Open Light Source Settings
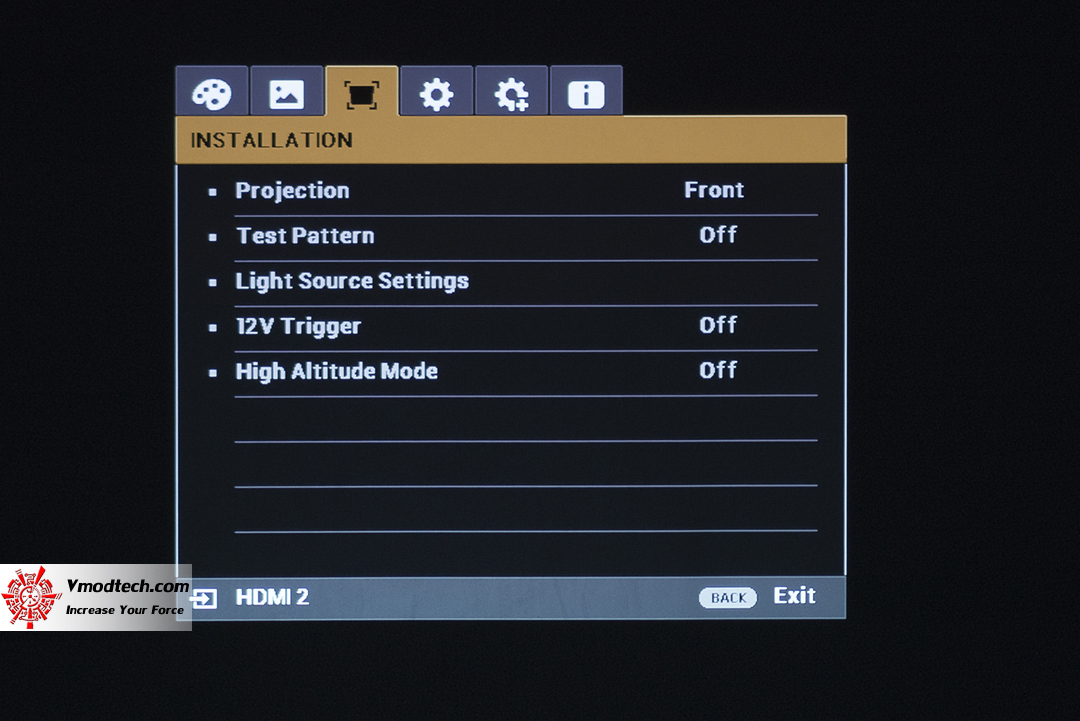 coord(352,281)
